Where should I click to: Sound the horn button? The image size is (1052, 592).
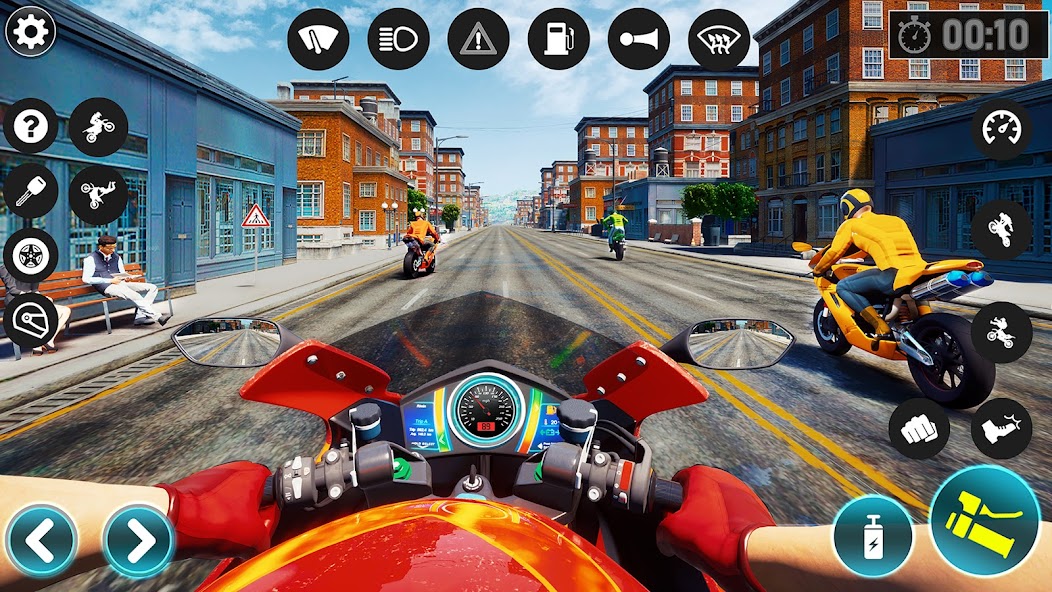638,39
